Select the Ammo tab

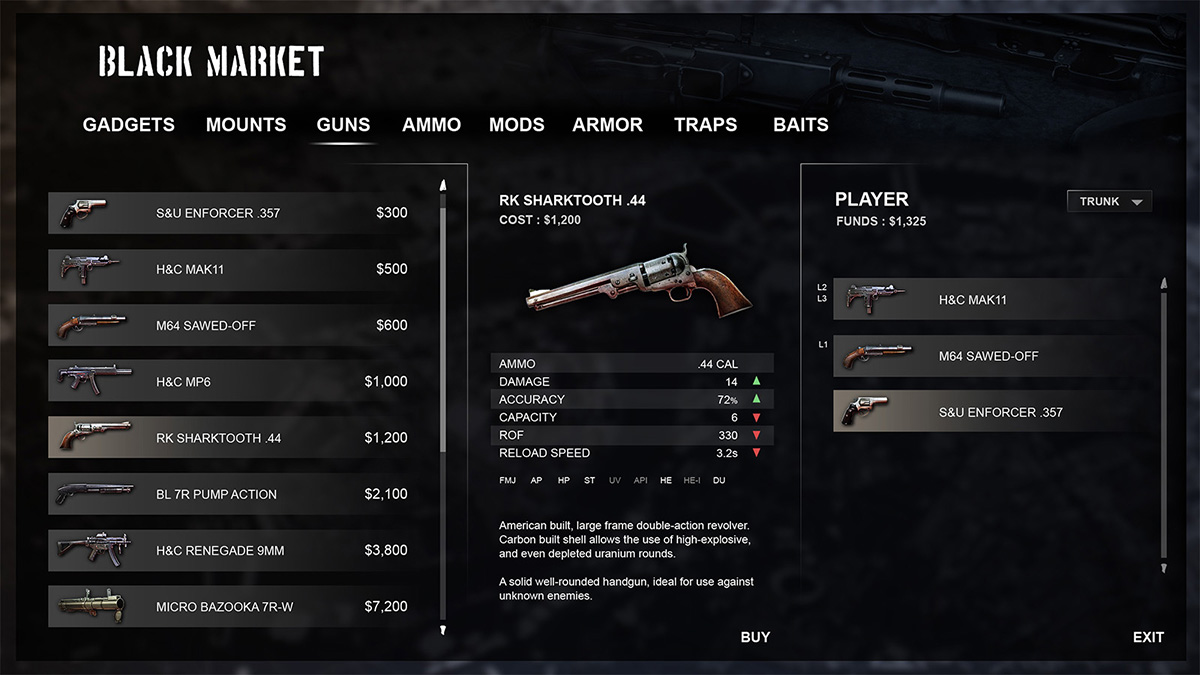click(x=431, y=125)
